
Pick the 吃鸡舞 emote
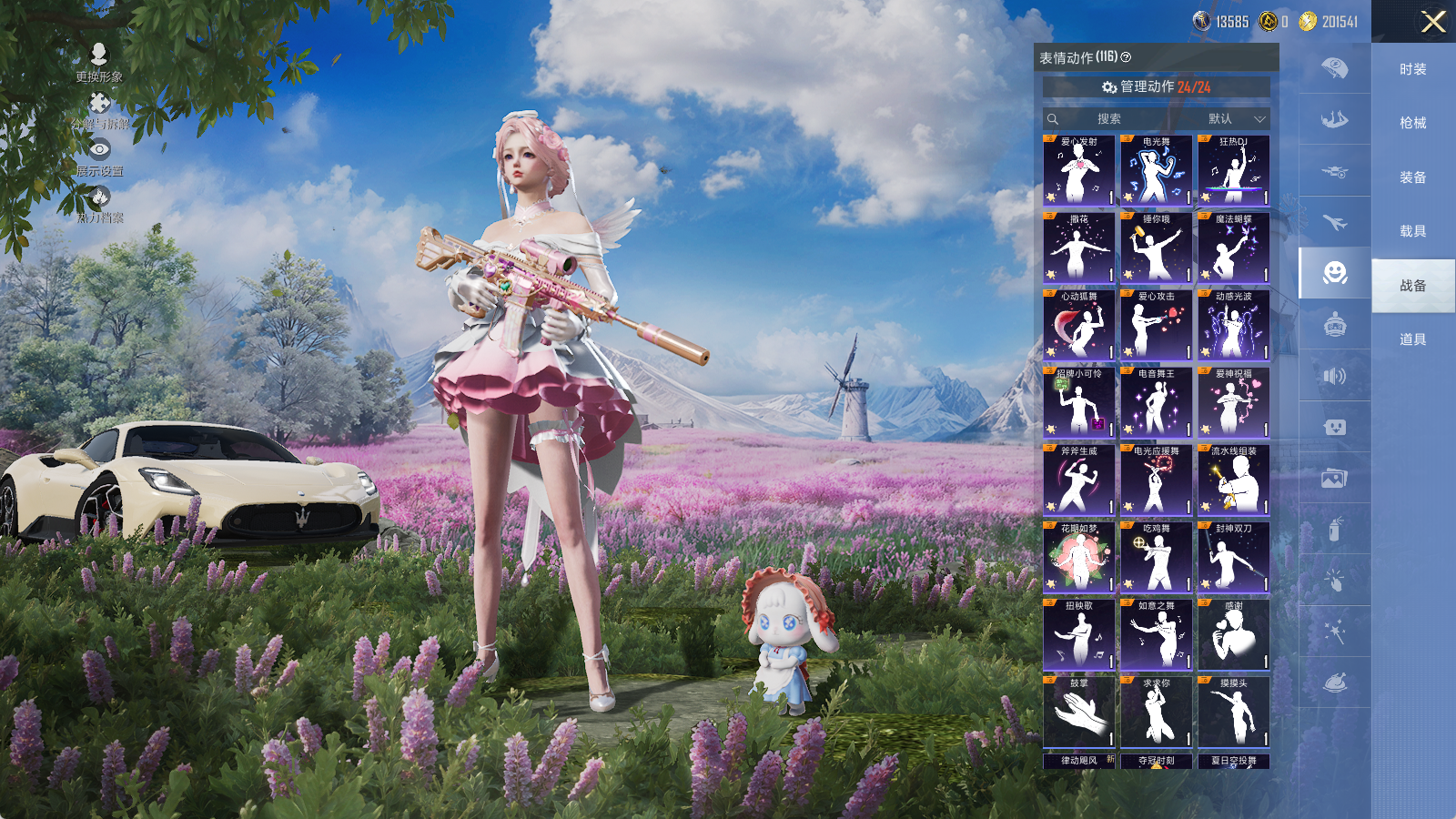click(1156, 558)
